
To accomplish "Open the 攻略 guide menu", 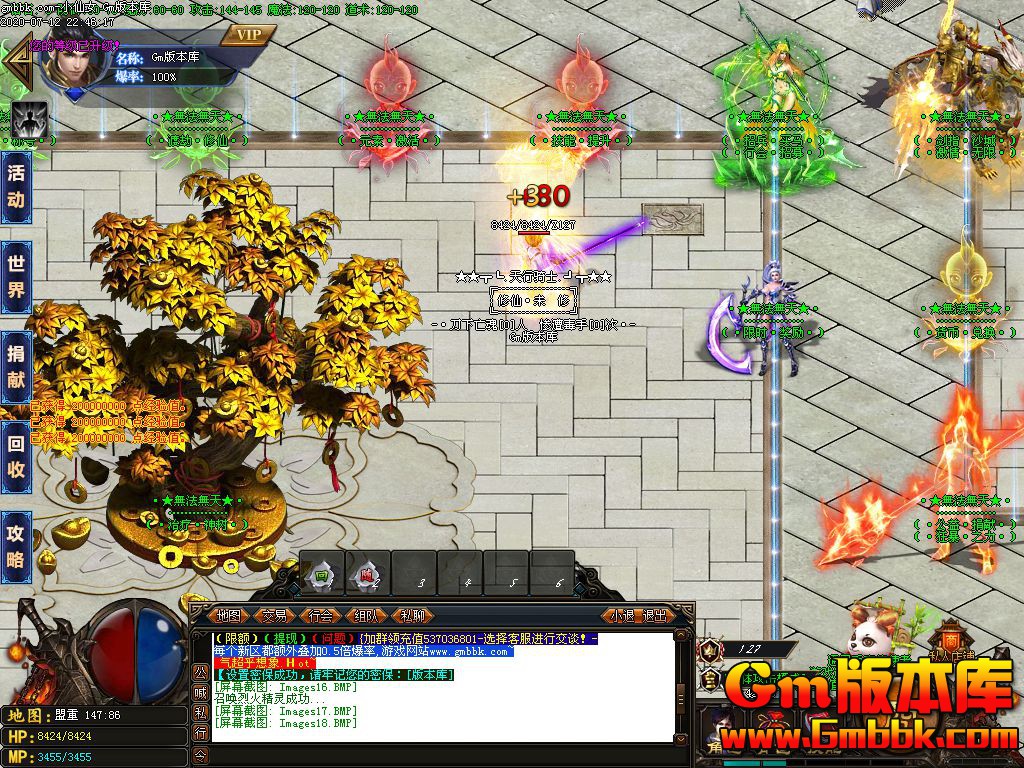I will tap(16, 546).
